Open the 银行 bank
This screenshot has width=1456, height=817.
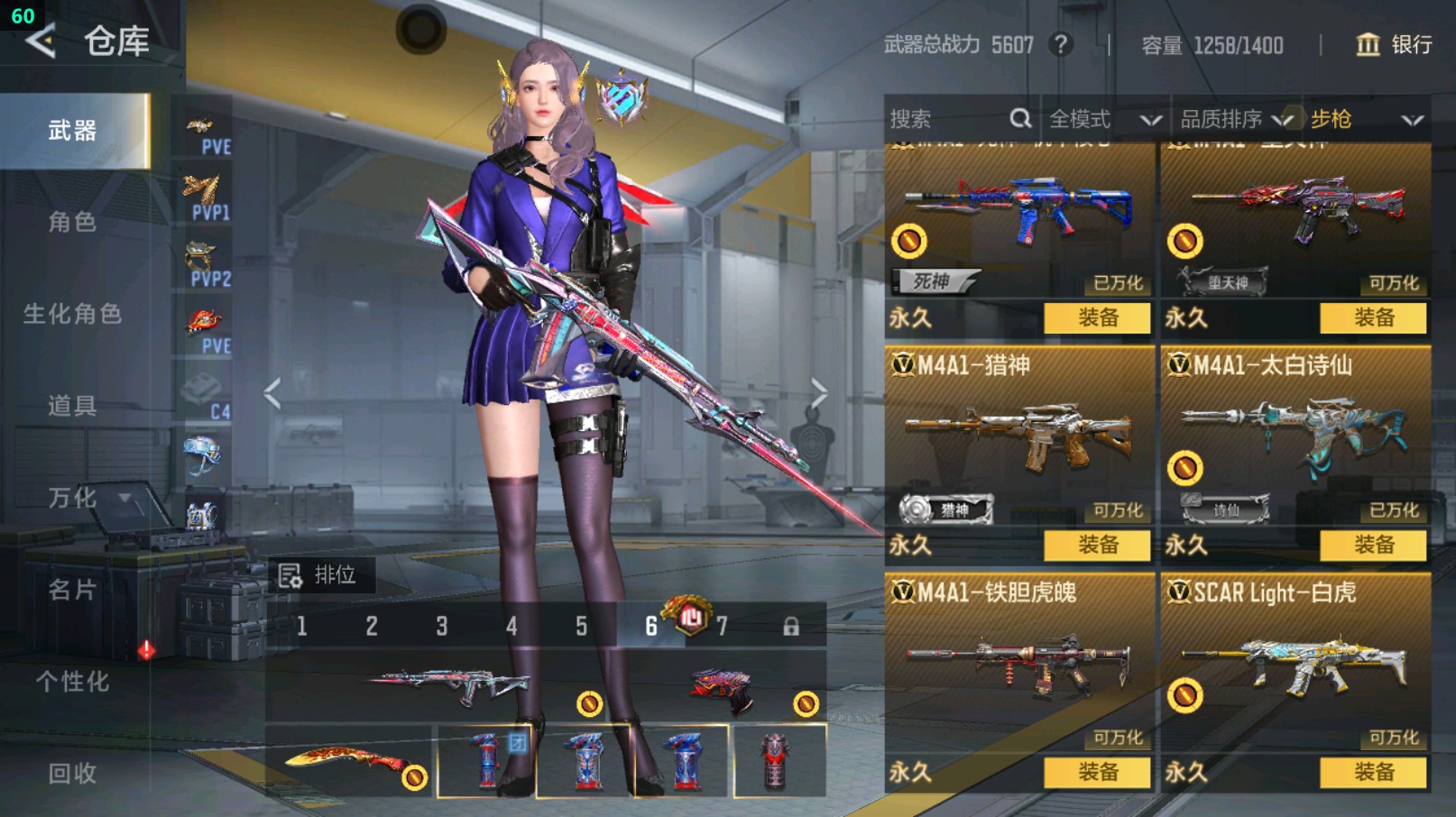coord(1395,45)
